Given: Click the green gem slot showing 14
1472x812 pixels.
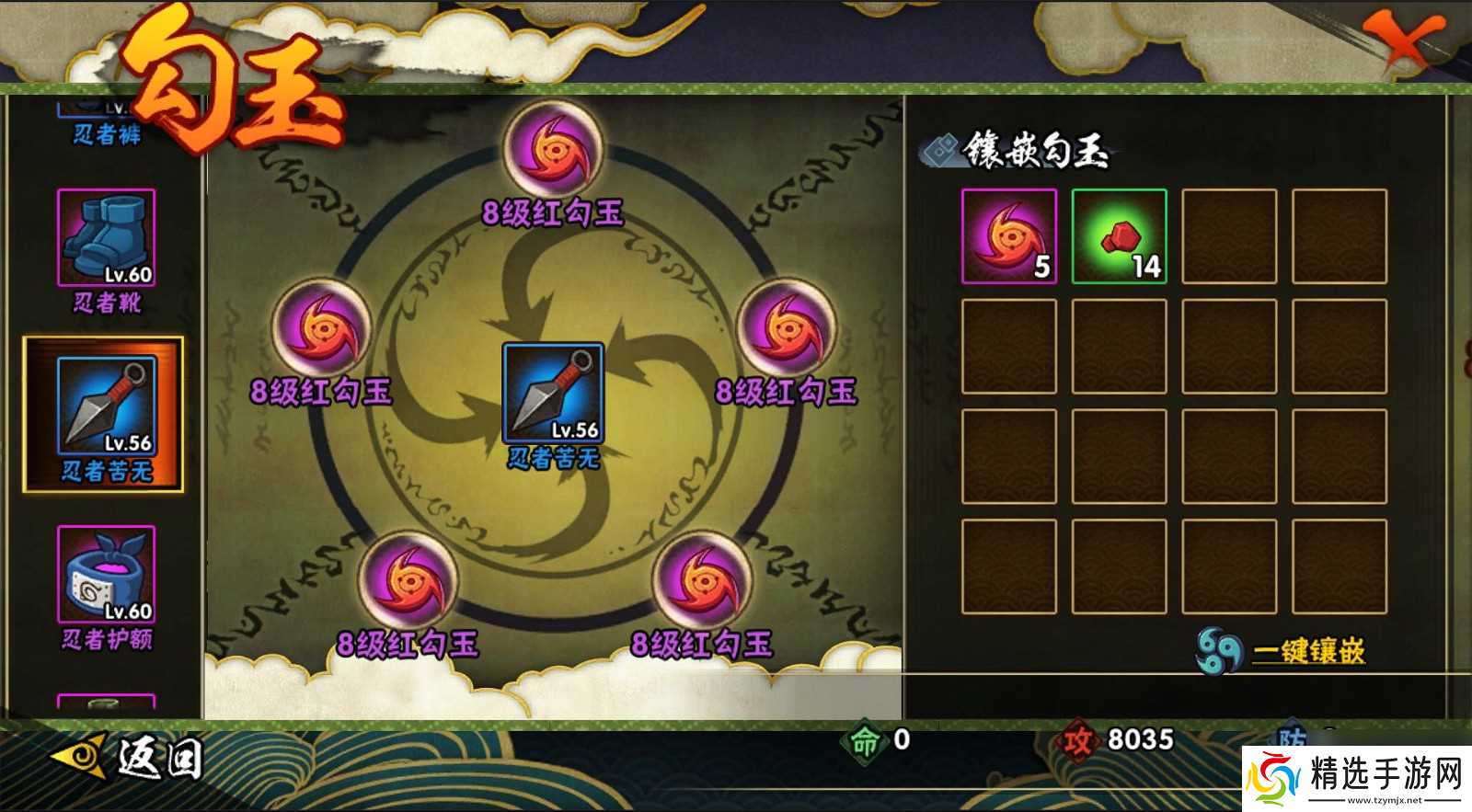Looking at the screenshot, I should tap(1119, 236).
